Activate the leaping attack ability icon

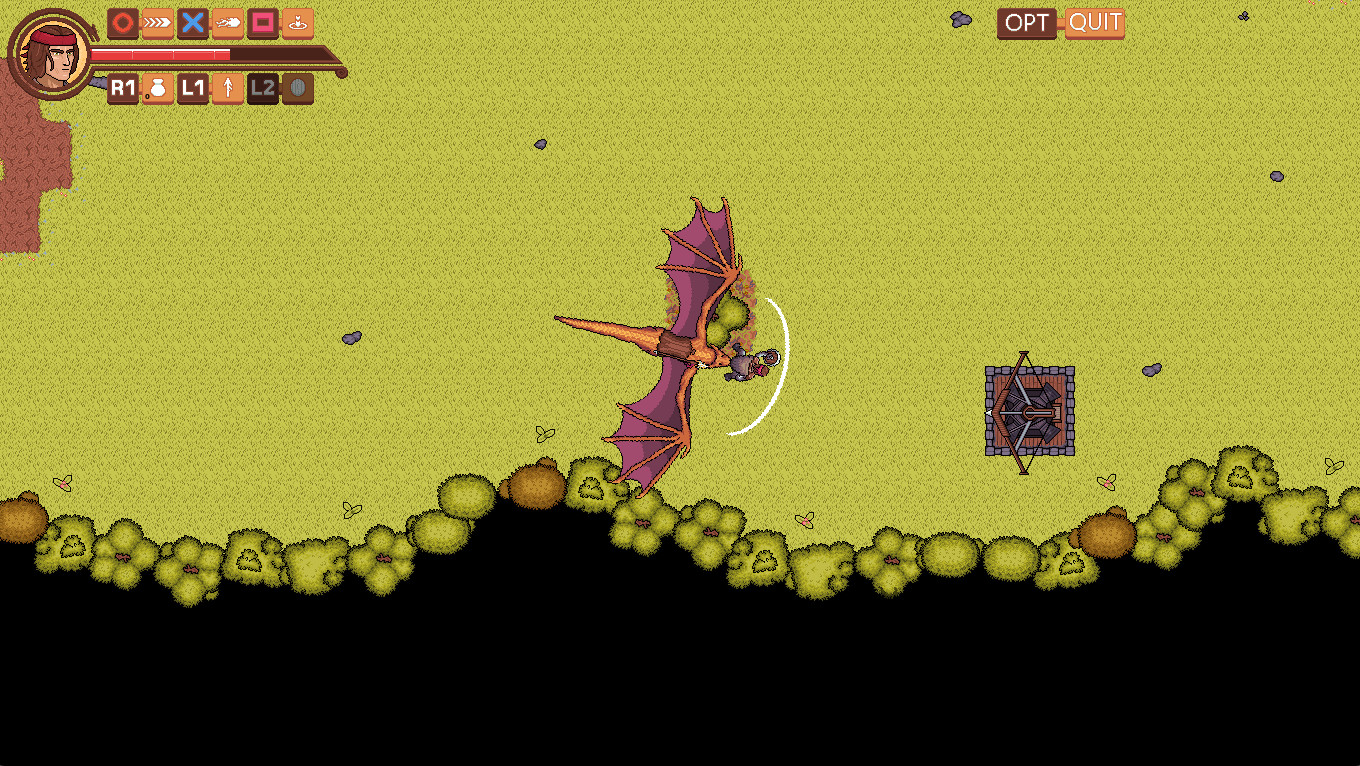pos(227,24)
